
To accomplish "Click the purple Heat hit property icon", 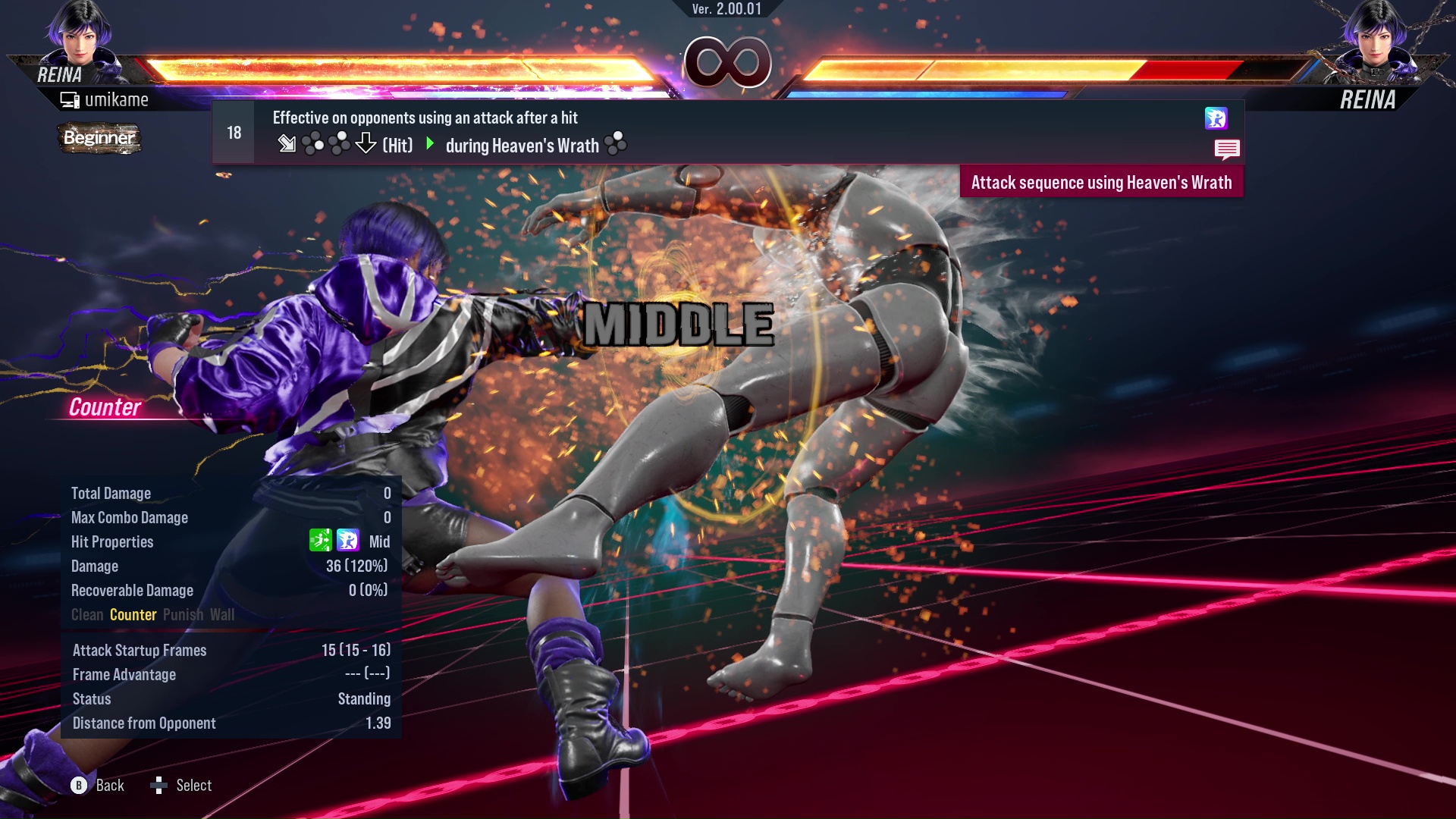I will pyautogui.click(x=347, y=541).
